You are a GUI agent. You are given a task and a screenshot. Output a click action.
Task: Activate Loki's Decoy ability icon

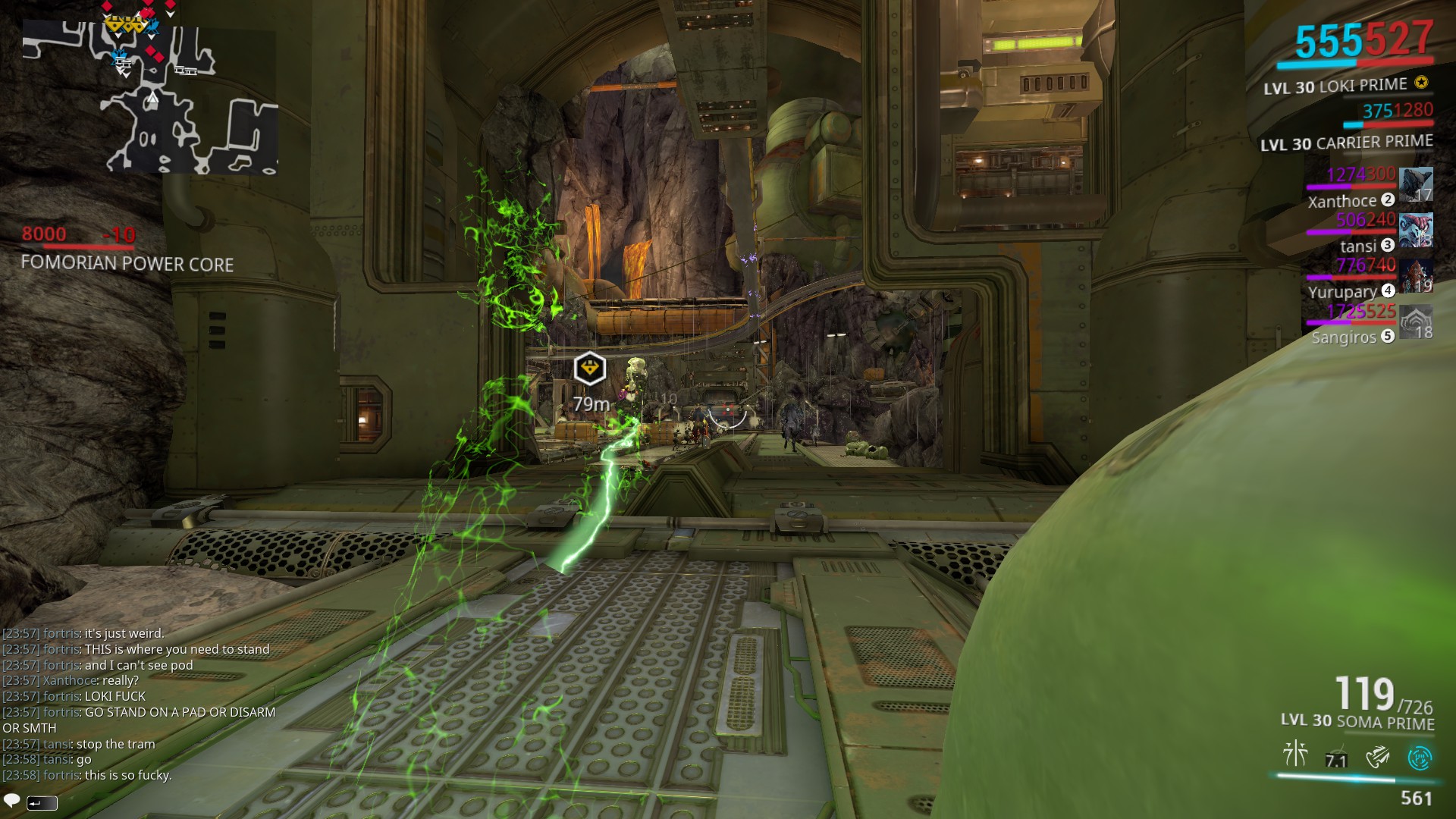tap(1295, 755)
